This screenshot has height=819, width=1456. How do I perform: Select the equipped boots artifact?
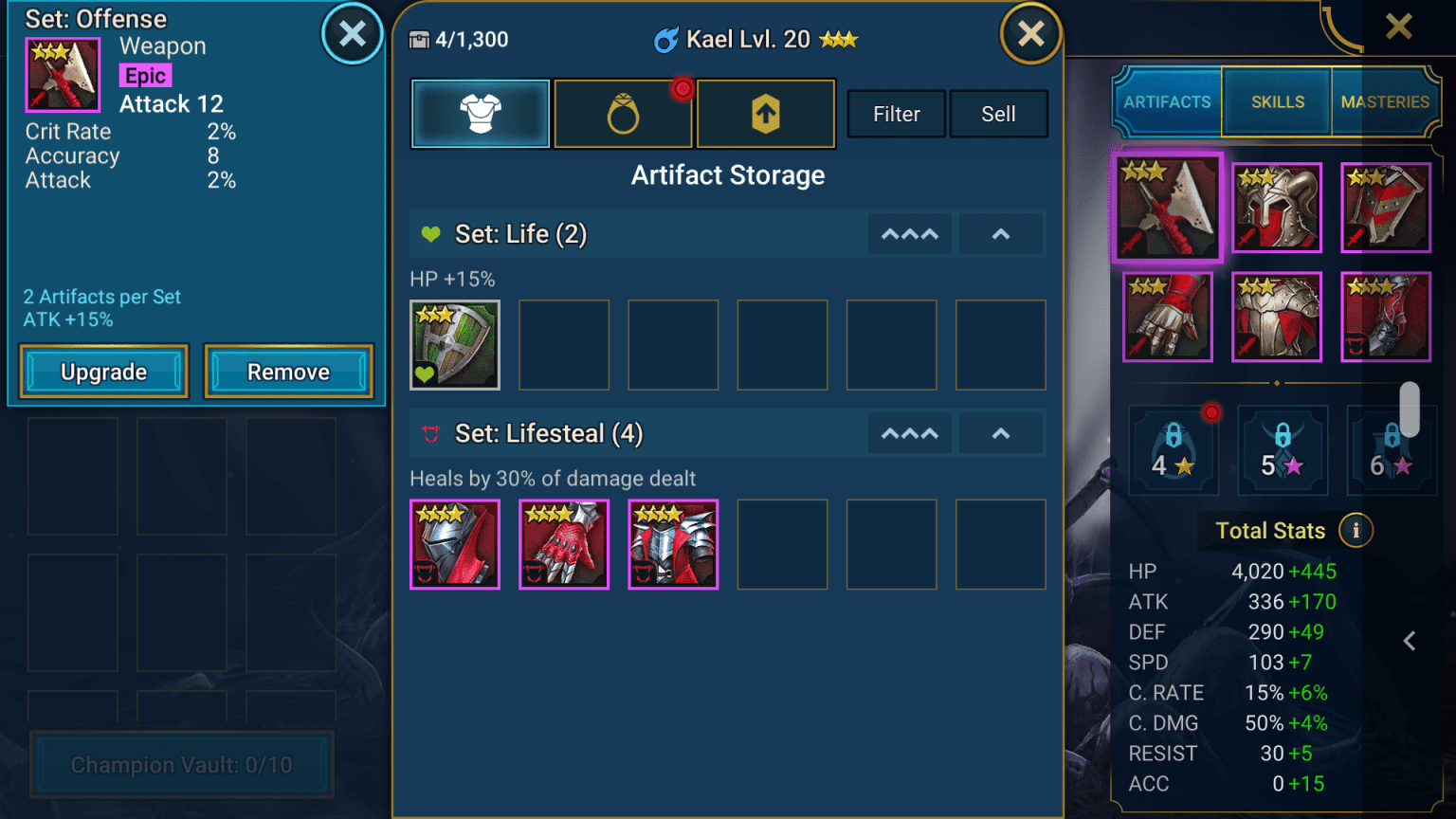point(1386,317)
